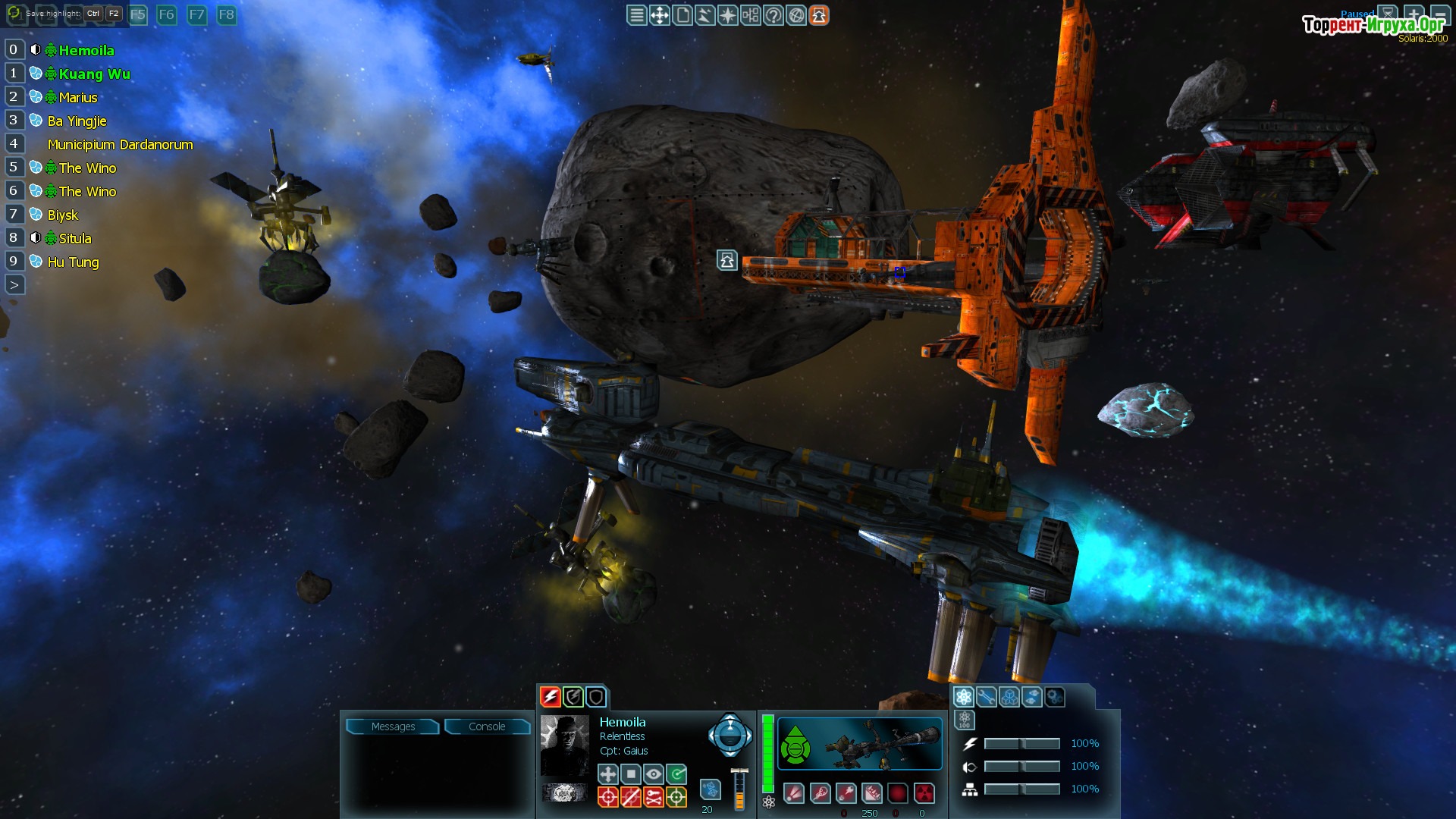
Task: Switch to the Messages tab
Action: pos(393,726)
